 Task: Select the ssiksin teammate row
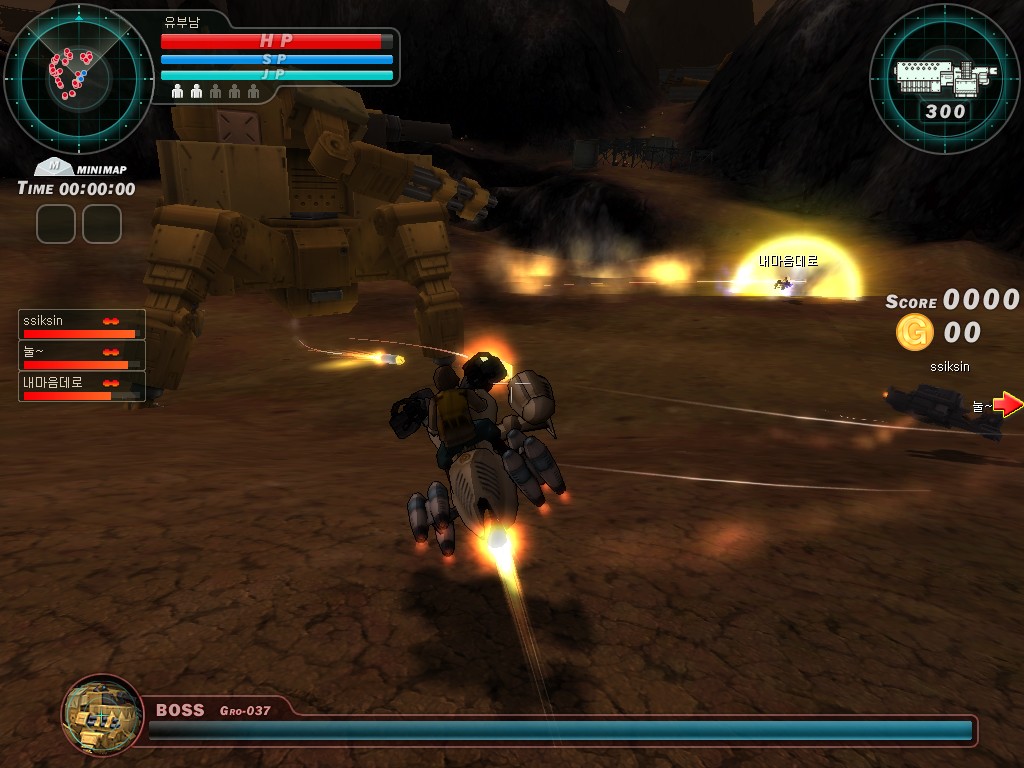[82, 325]
